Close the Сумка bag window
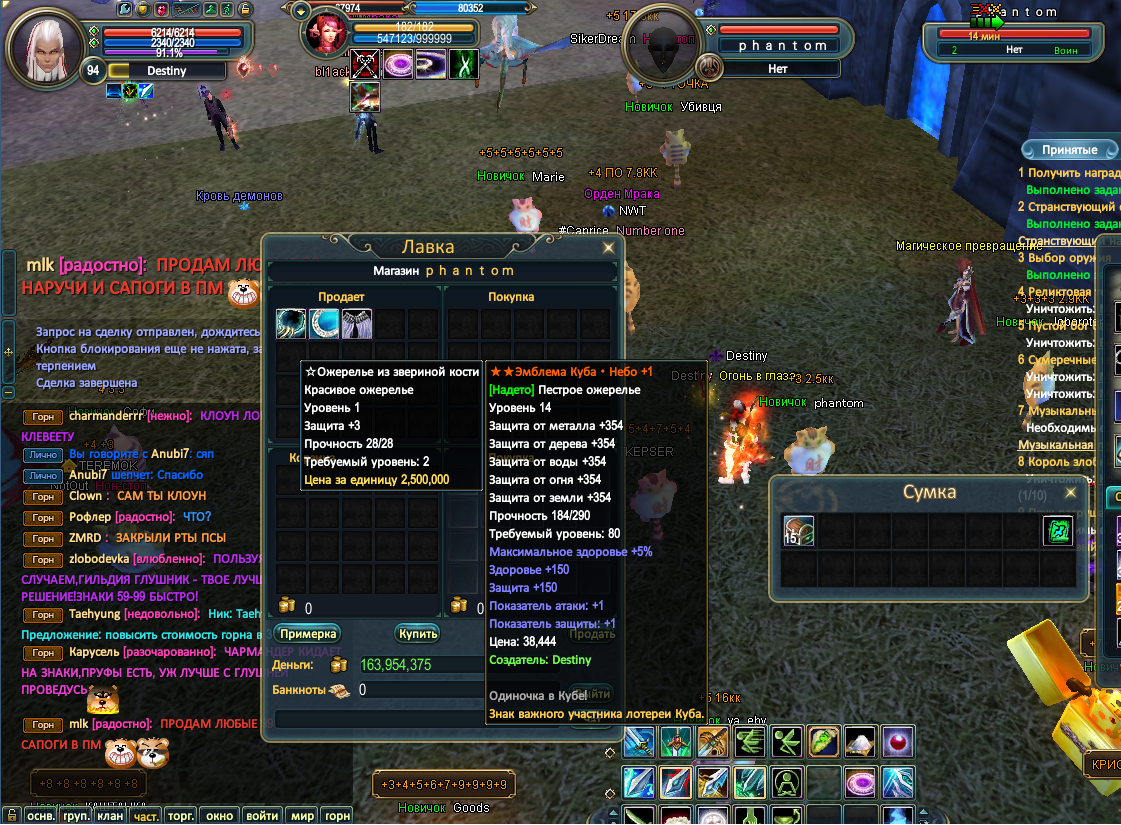This screenshot has height=825, width=1121. click(1071, 493)
